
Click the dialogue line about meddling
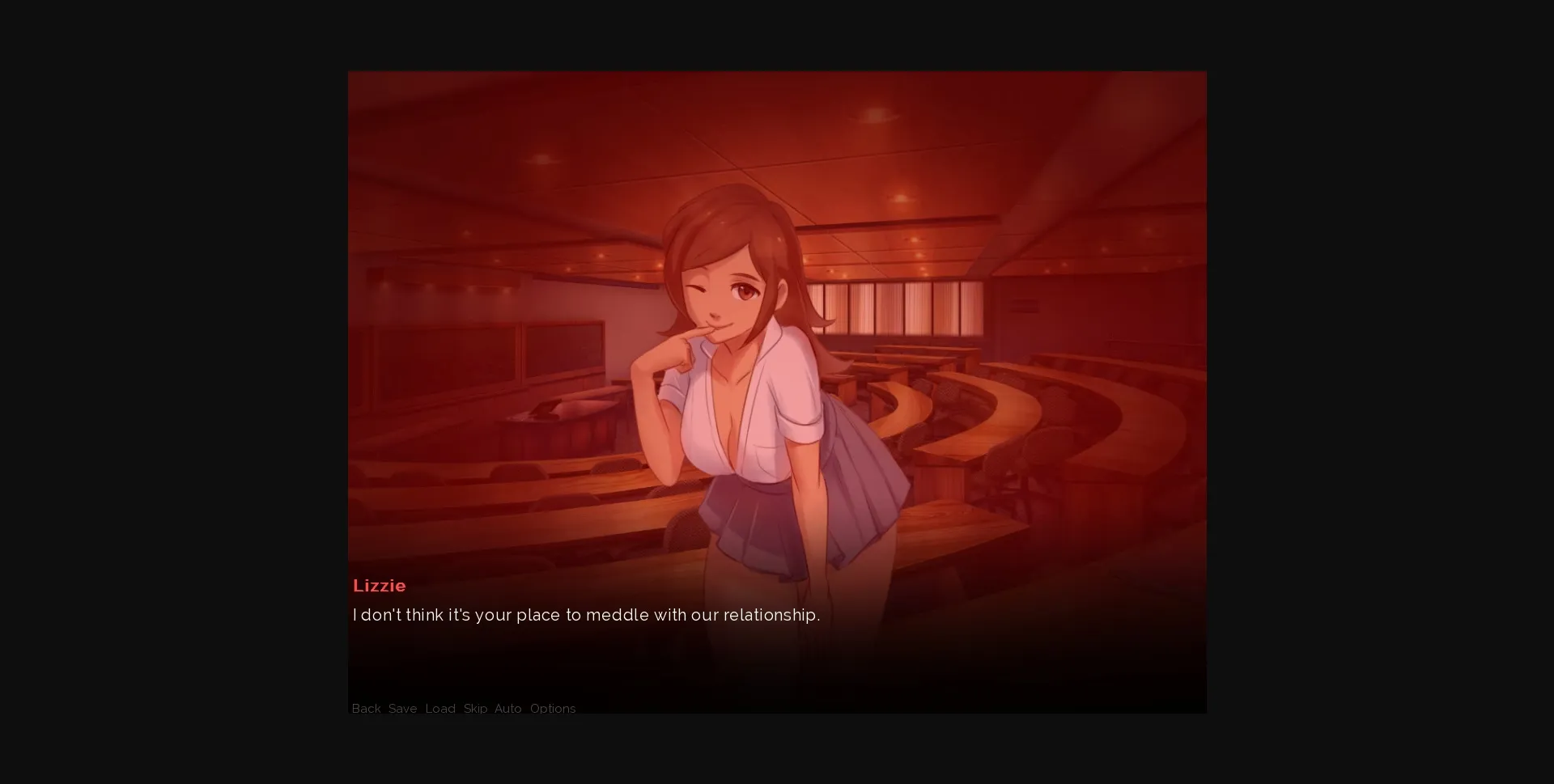(x=586, y=615)
